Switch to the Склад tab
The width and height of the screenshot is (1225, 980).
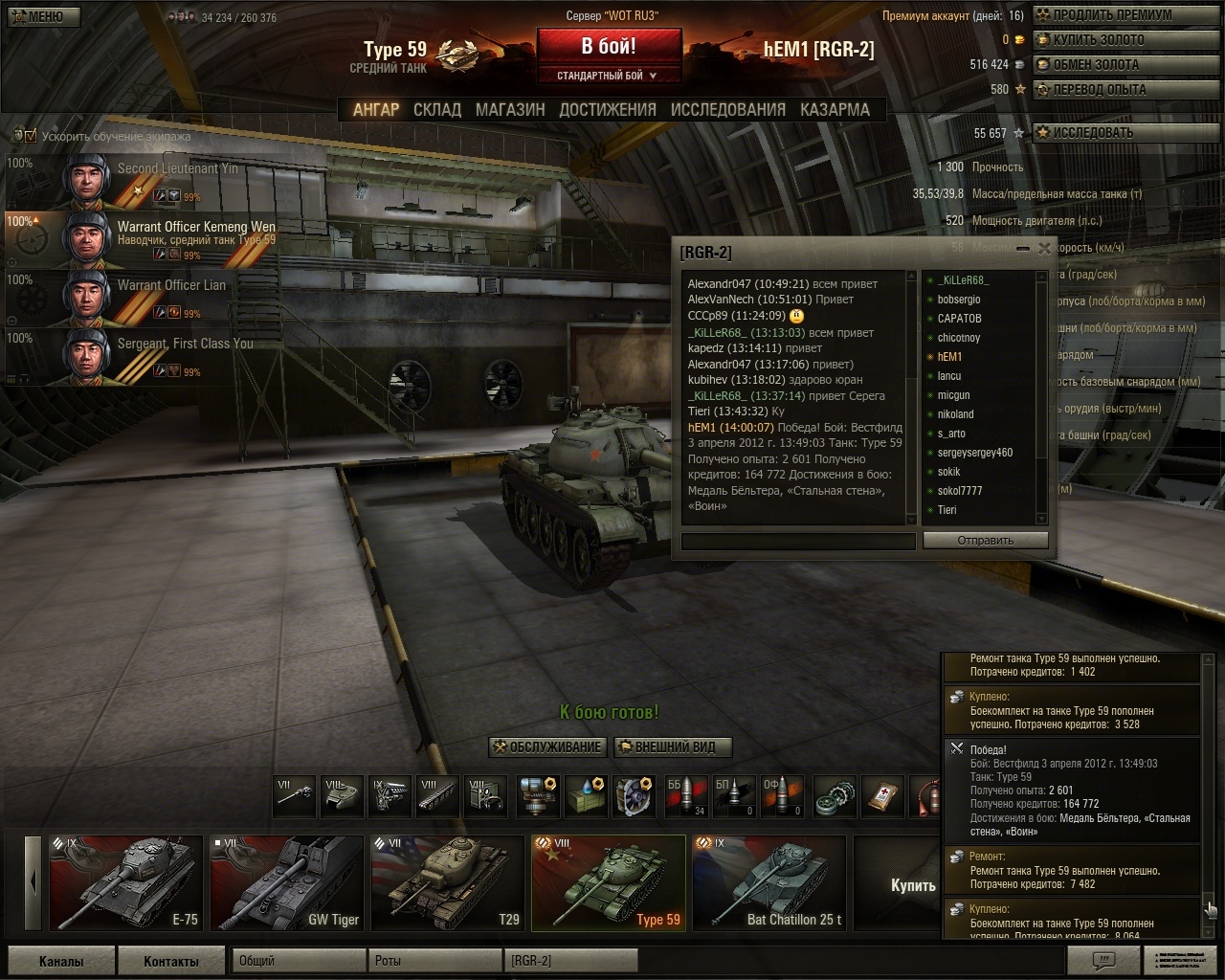437,110
